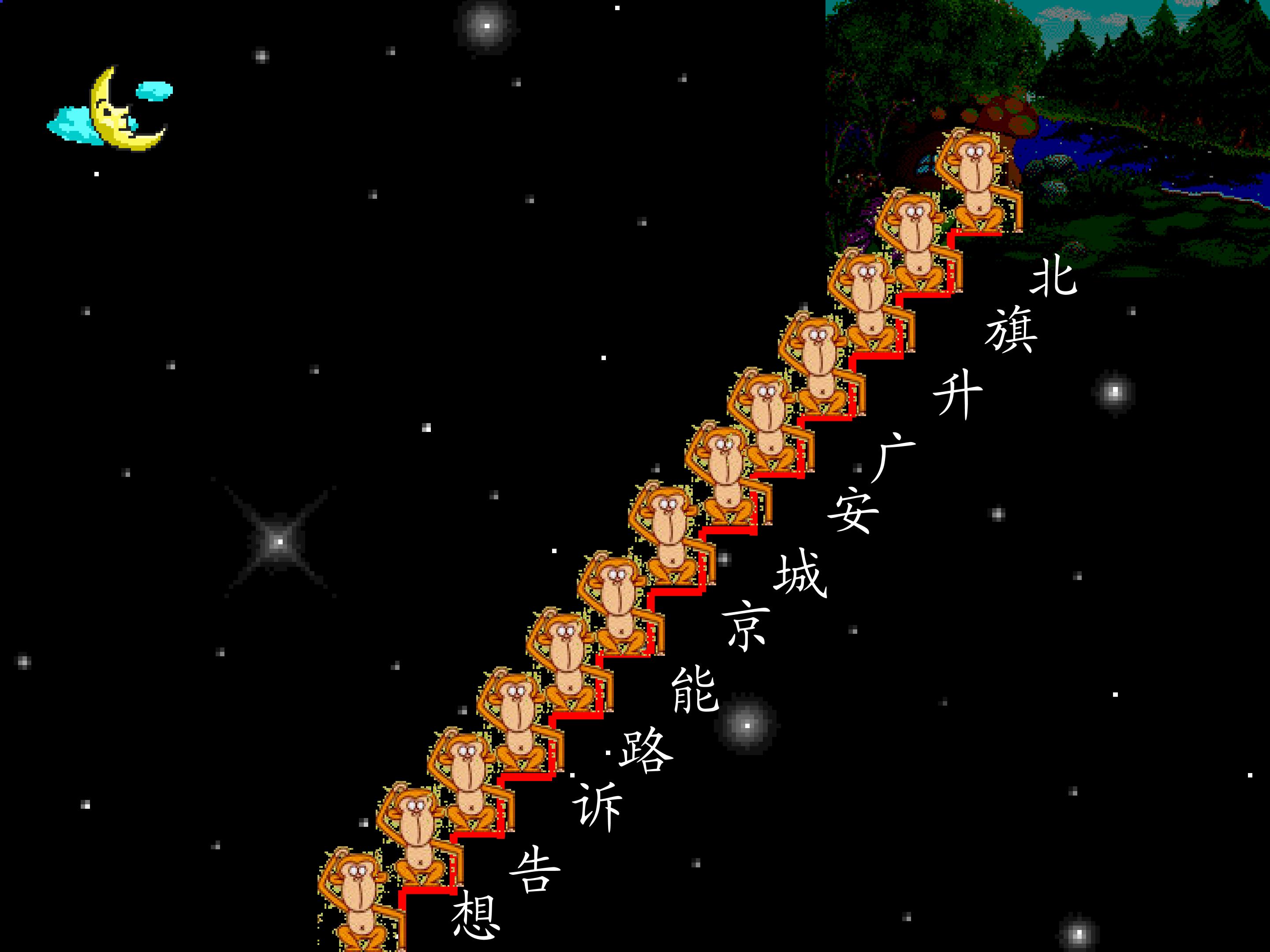Image resolution: width=1270 pixels, height=952 pixels.
Task: Click the 路 character
Action: click(x=645, y=751)
